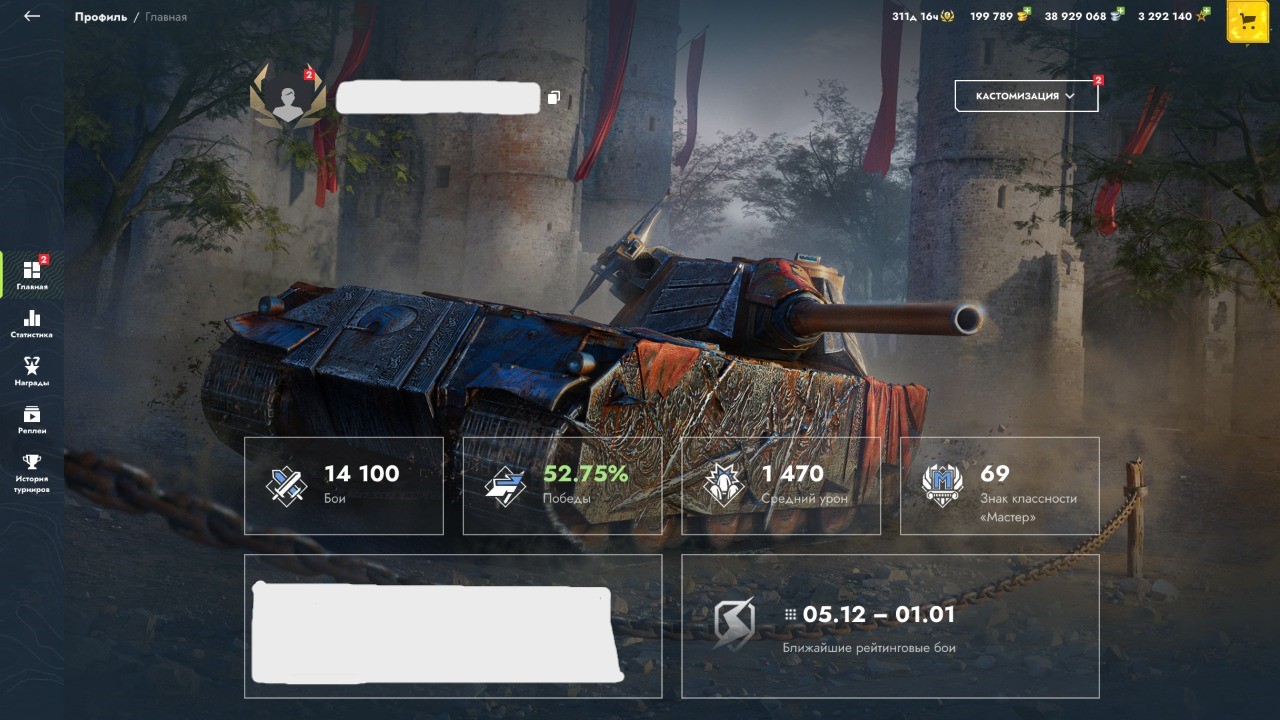Switch to the Статистика tab

point(32,323)
